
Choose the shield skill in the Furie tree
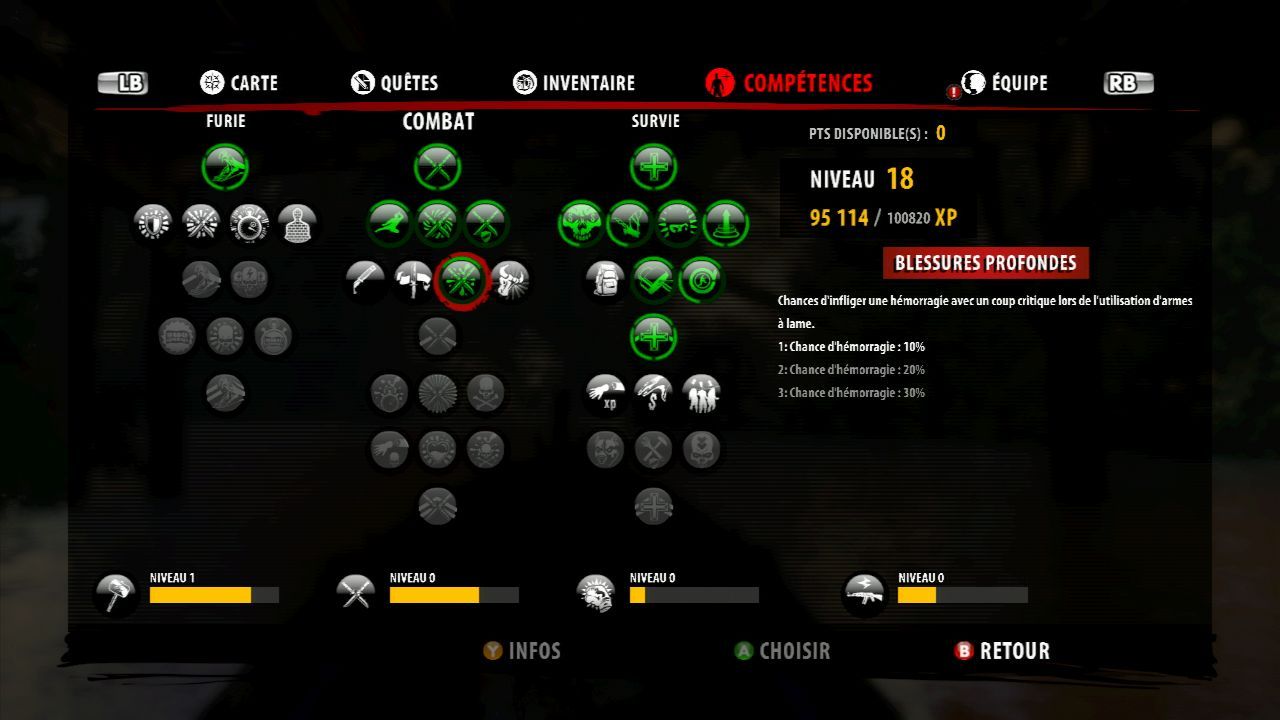point(153,222)
